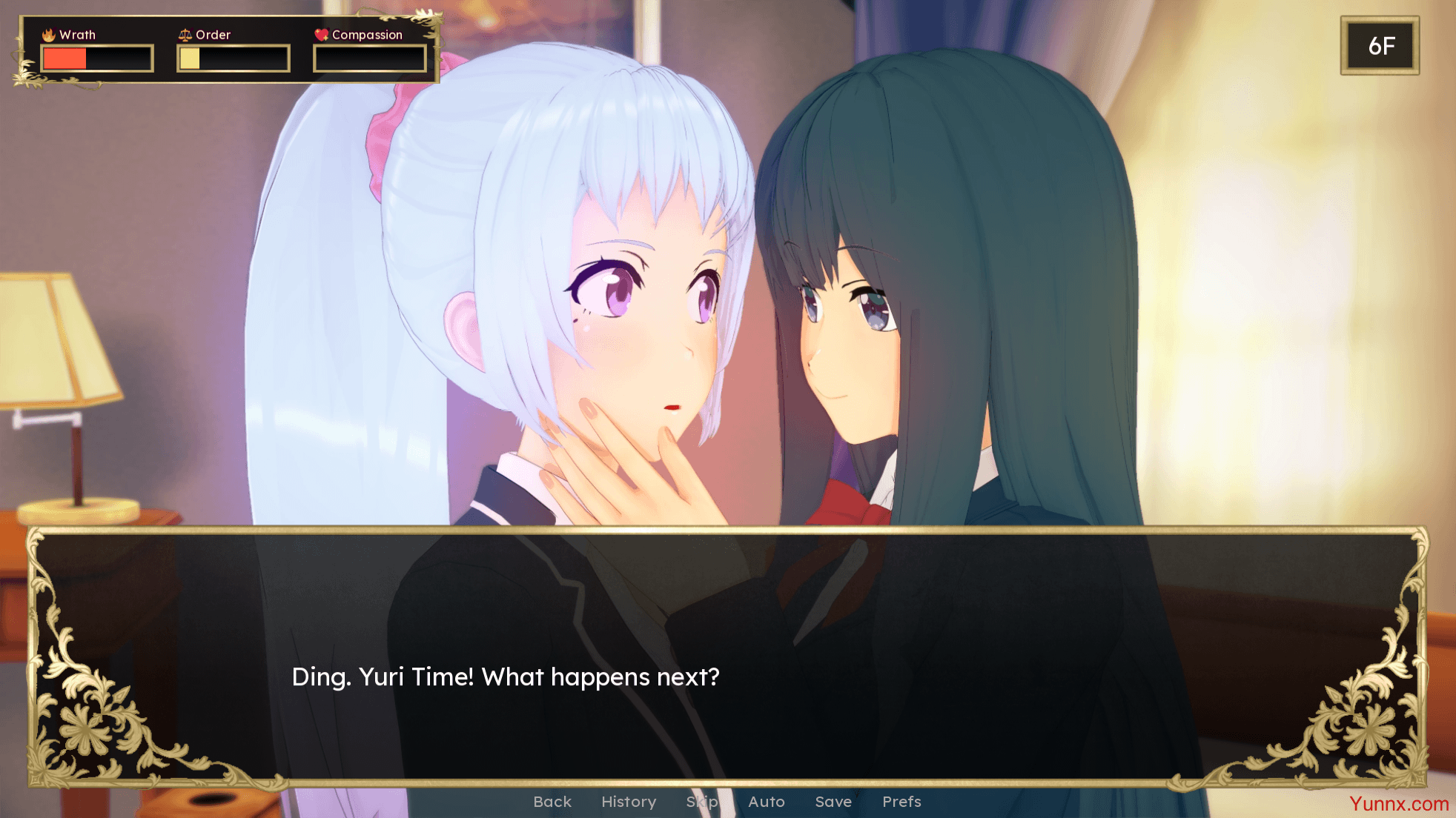Open the Save menu
Screen dimensions: 1456x818
tap(833, 802)
